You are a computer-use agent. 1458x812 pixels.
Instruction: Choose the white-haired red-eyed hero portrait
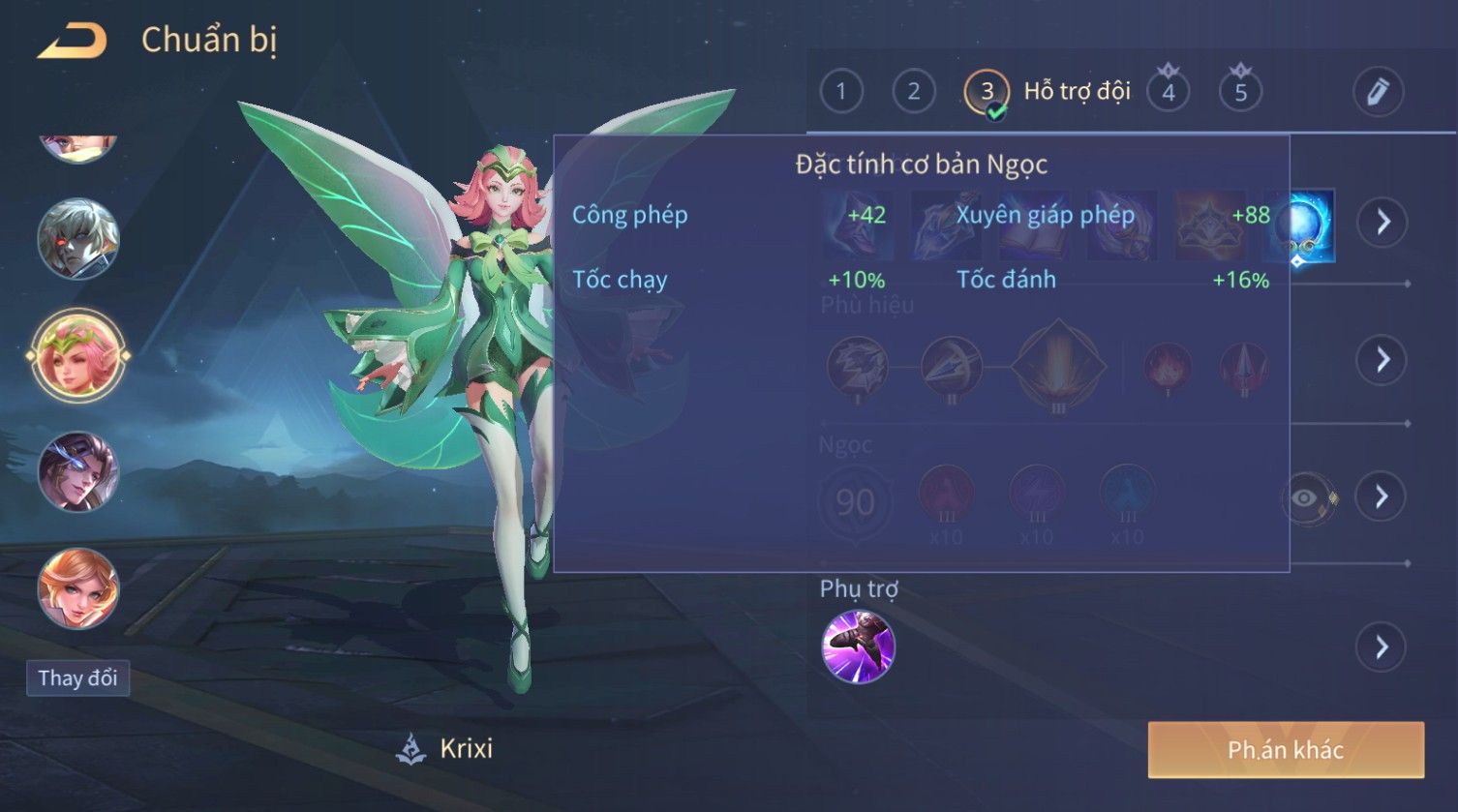77,238
